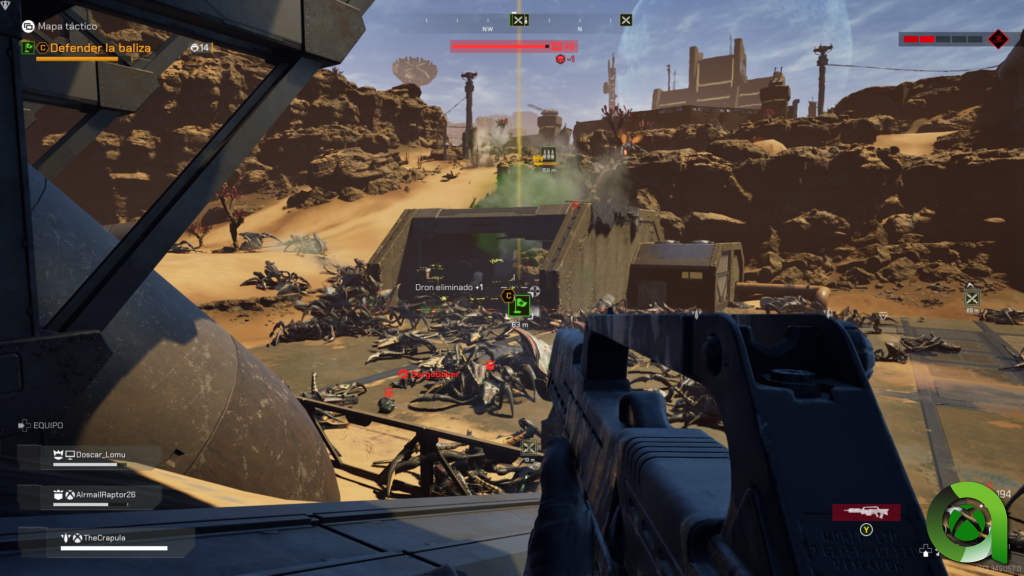1024x576 pixels.
Task: Click the red rifle weapon icon
Action: pos(866,512)
